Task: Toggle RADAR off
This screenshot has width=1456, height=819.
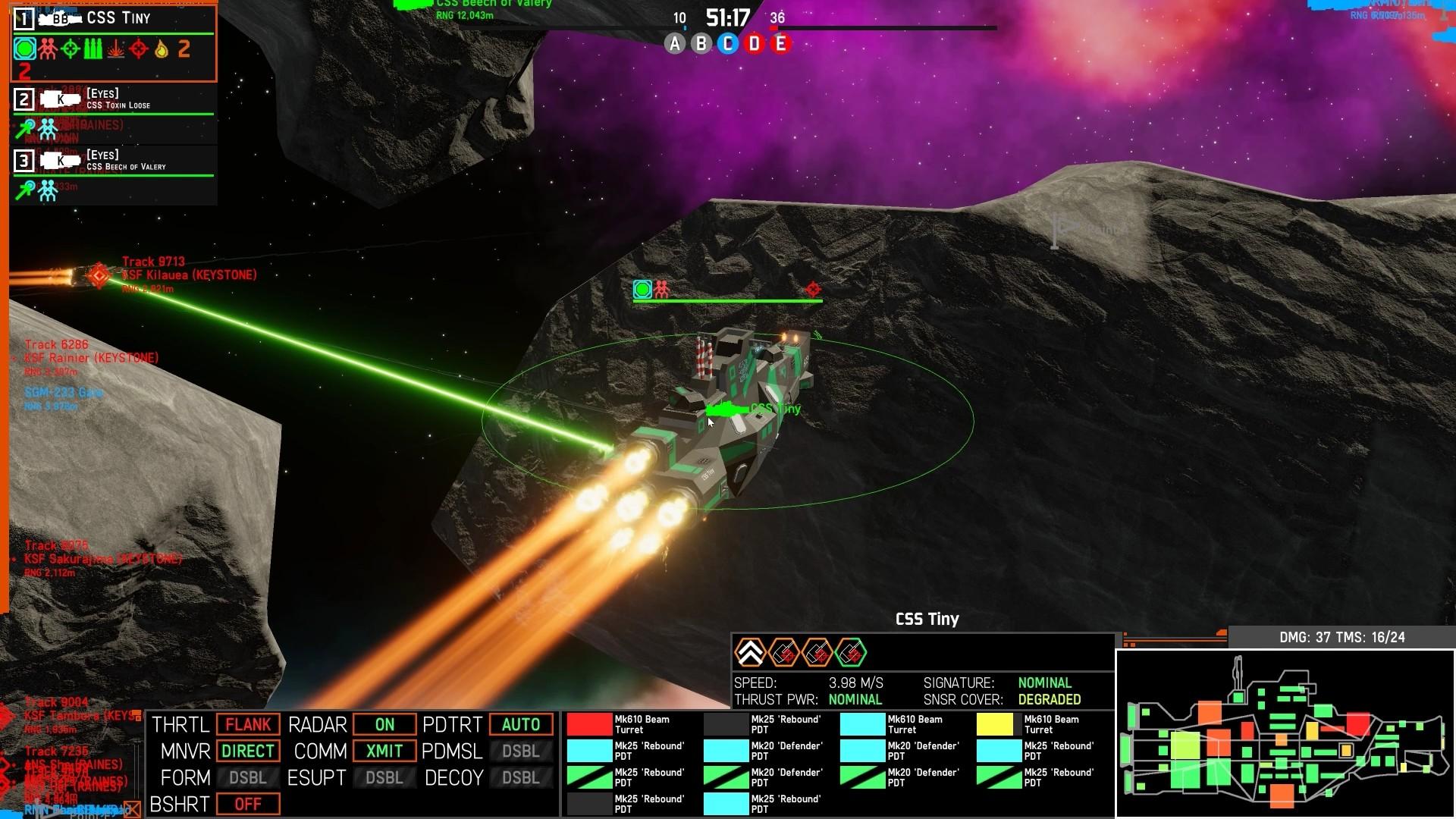Action: point(384,724)
